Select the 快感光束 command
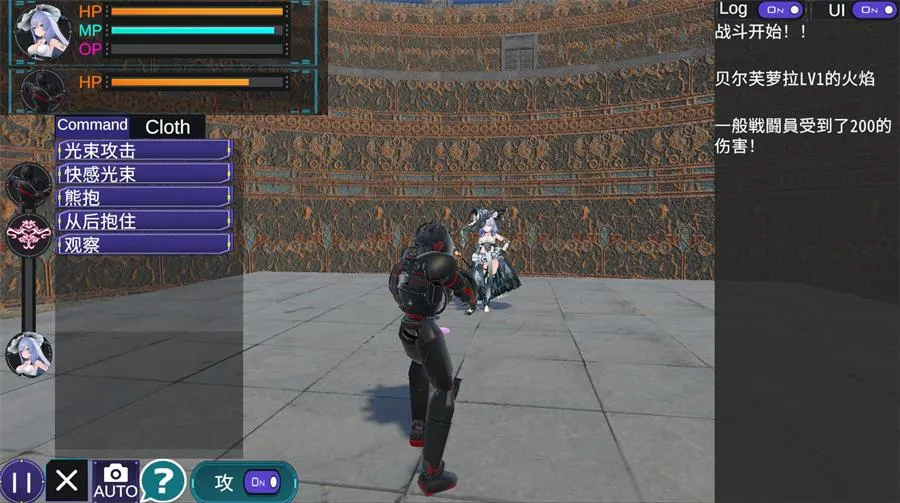The image size is (900, 503). click(x=145, y=174)
